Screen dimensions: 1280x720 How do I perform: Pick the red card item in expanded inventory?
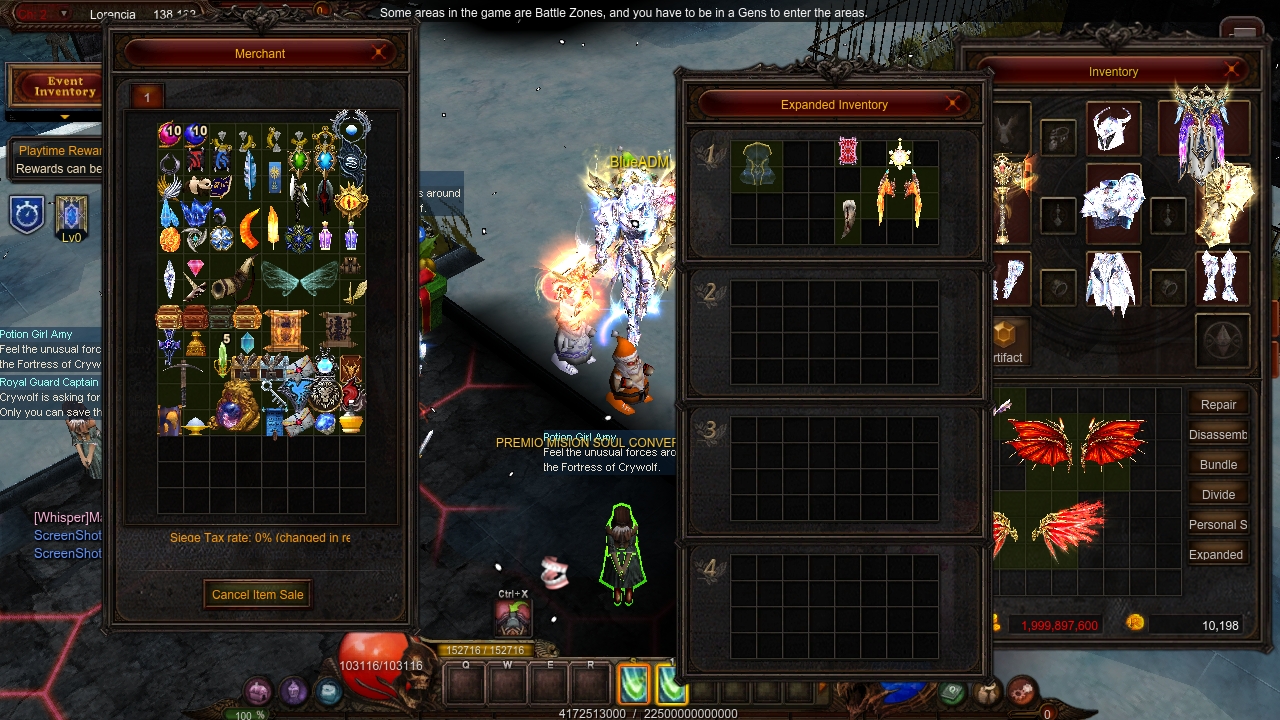[848, 153]
